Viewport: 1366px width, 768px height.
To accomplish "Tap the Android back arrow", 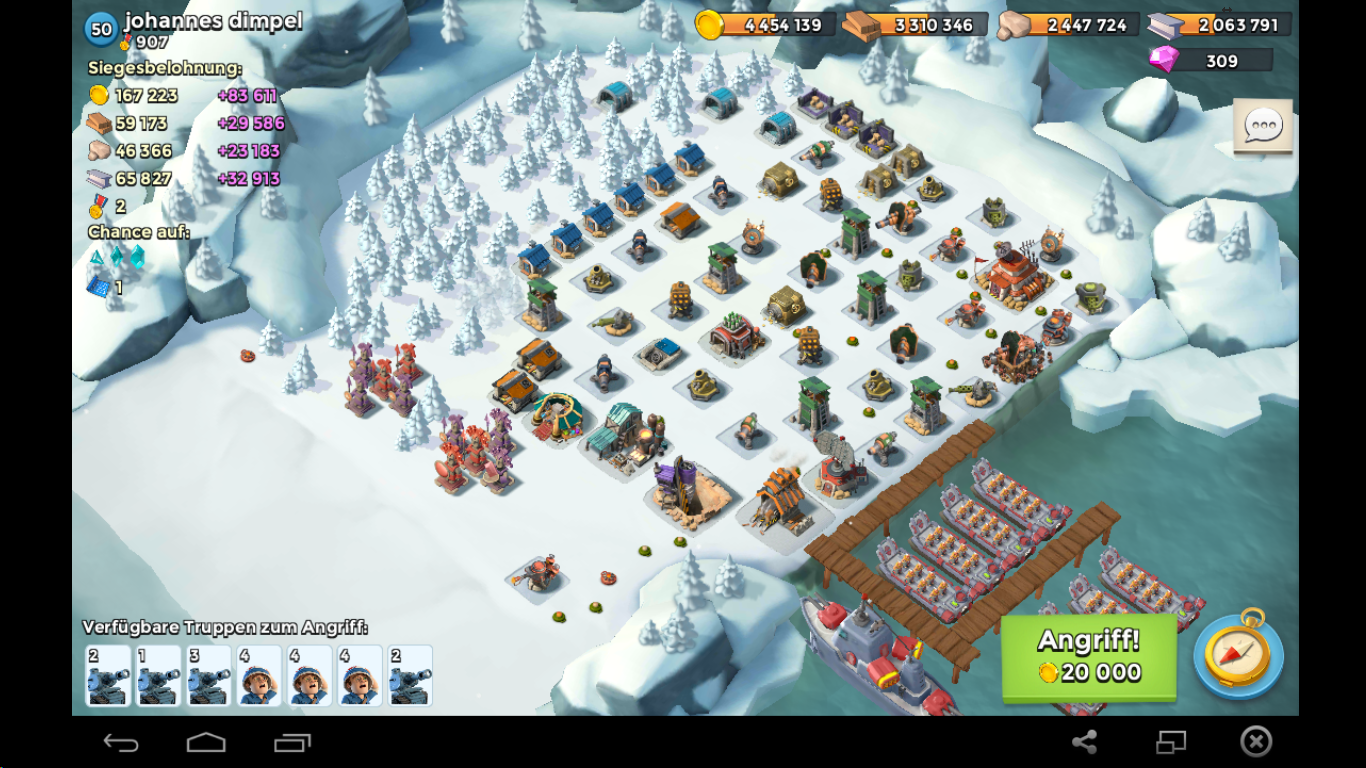I will 121,742.
